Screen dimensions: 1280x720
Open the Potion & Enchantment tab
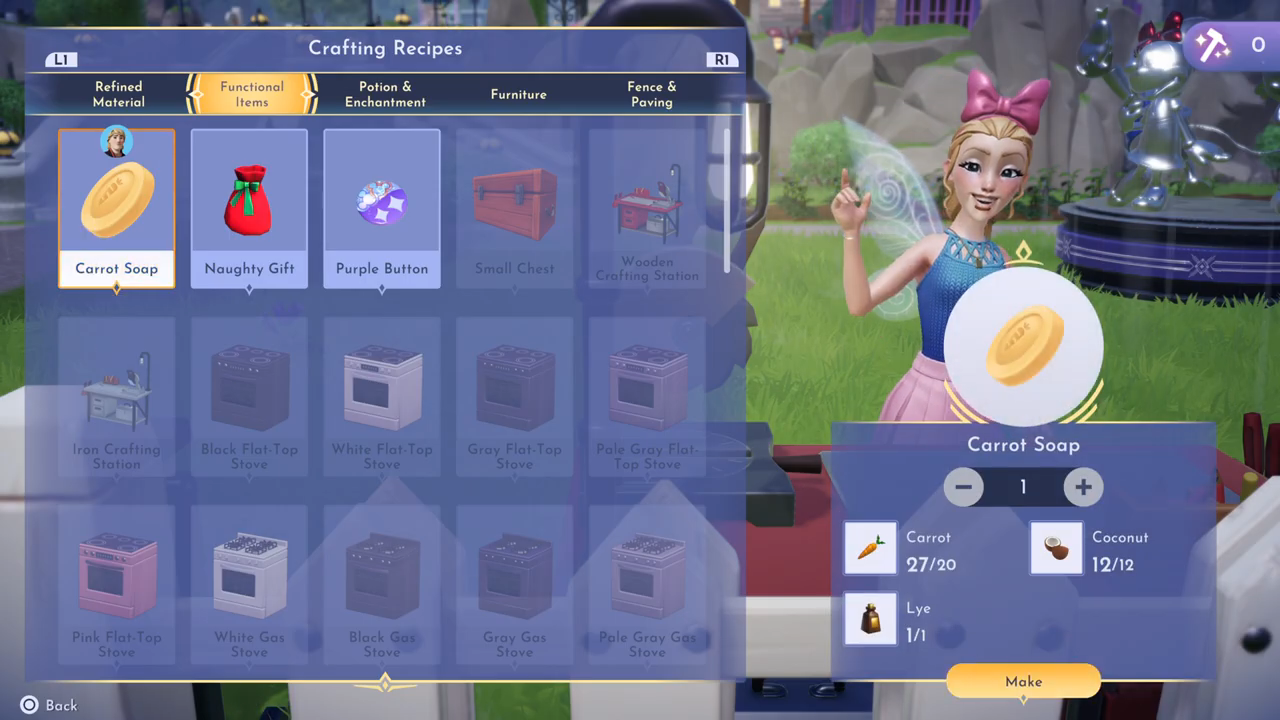pyautogui.click(x=385, y=94)
